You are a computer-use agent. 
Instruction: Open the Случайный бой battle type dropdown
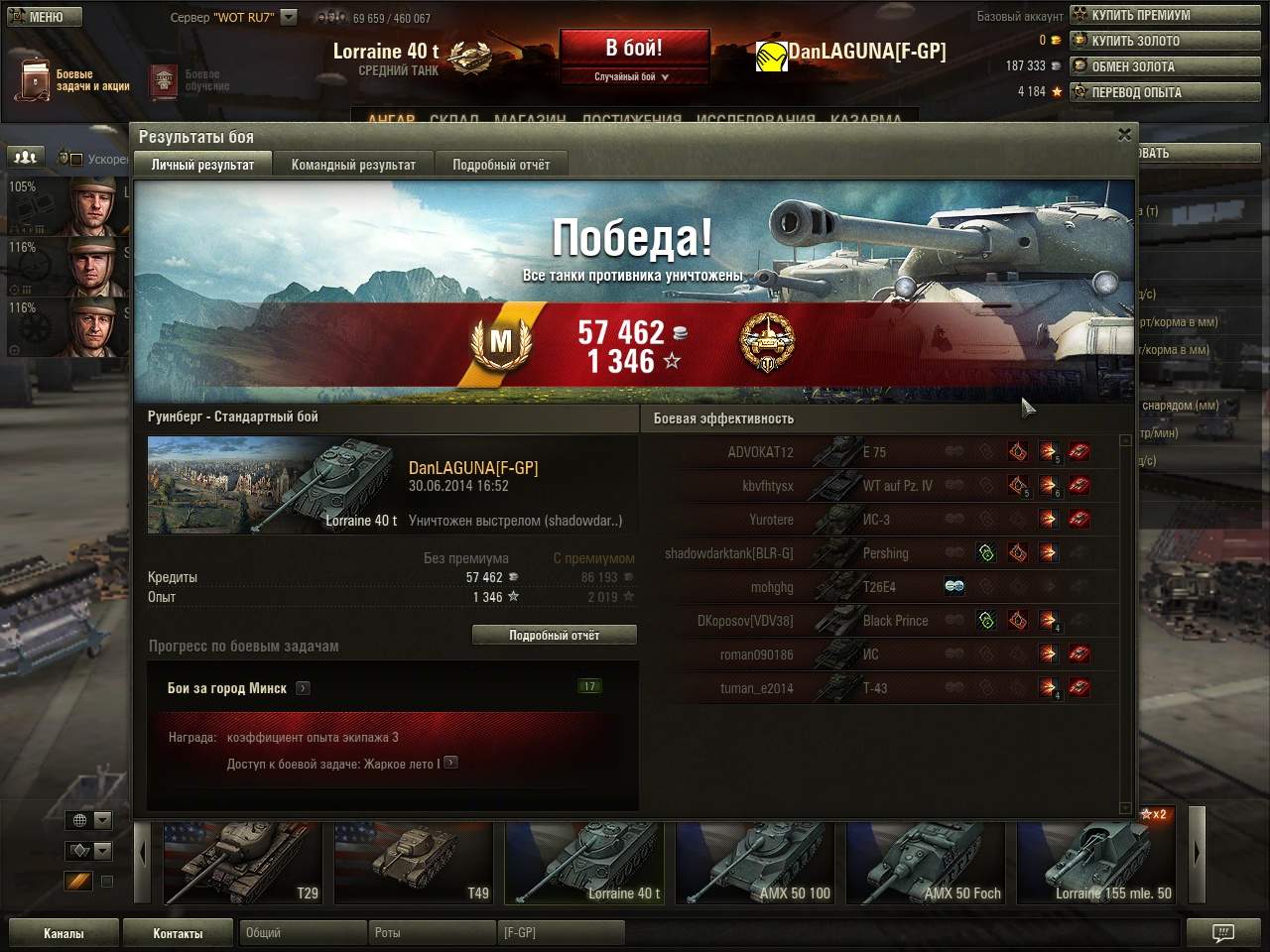(632, 76)
